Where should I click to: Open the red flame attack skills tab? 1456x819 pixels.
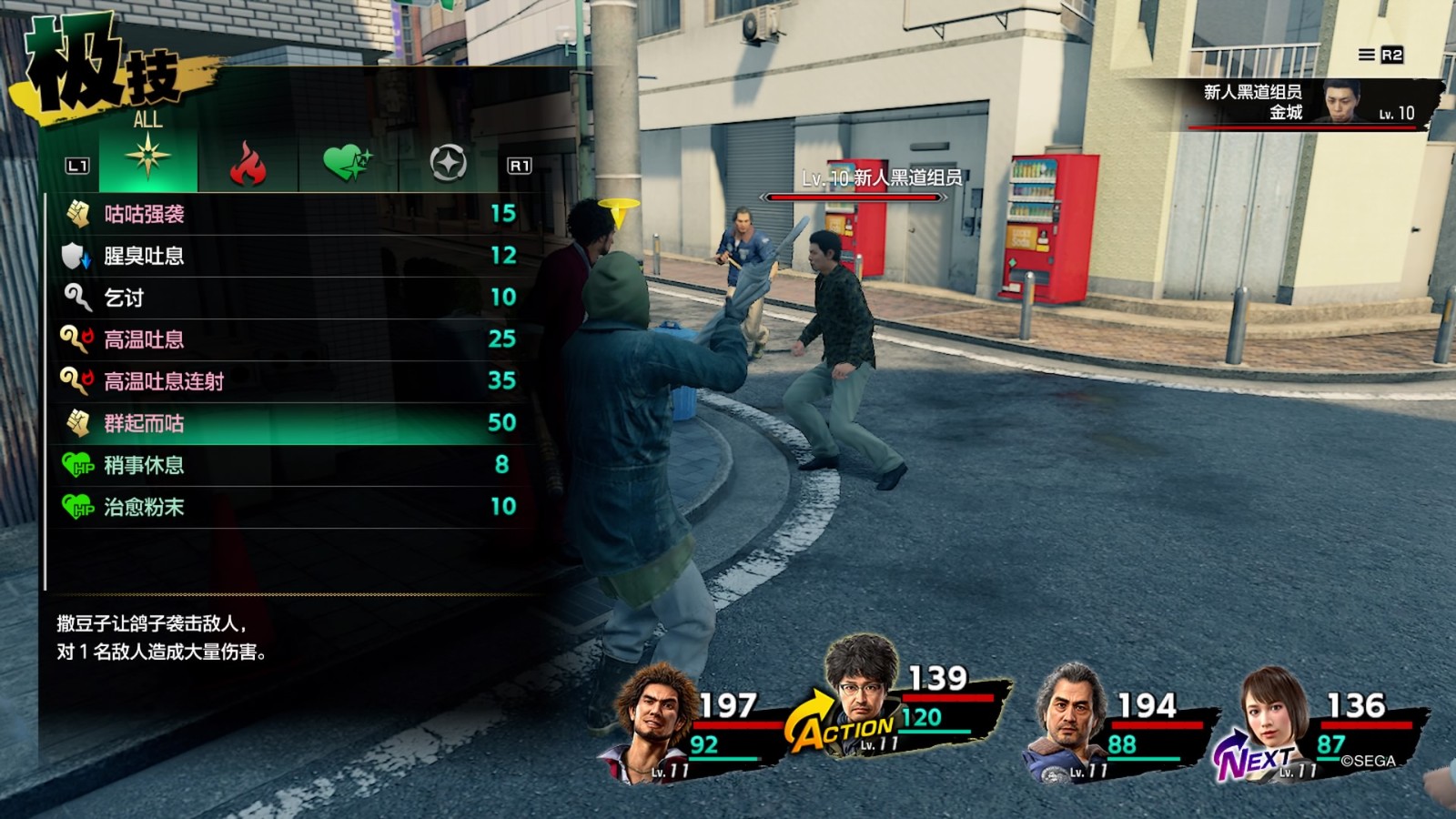pos(248,164)
